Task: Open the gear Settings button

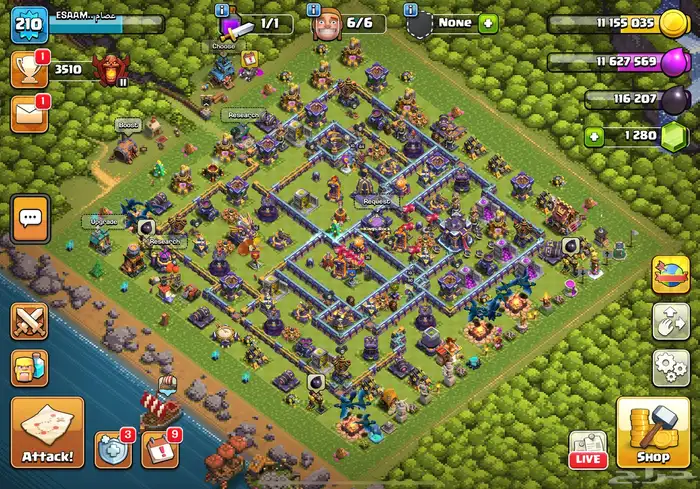Action: coord(670,367)
